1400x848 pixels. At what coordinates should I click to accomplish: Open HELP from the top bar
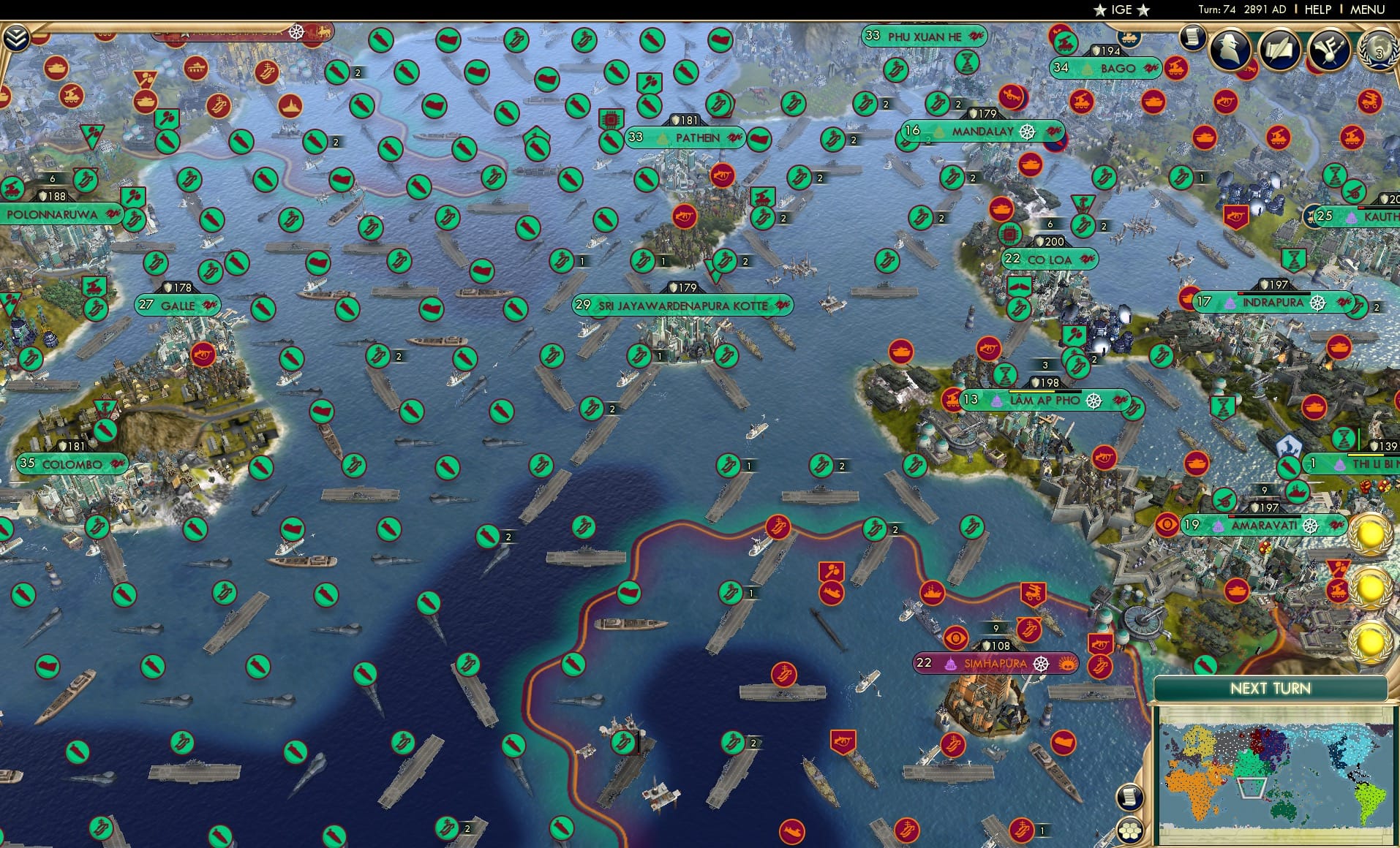(1317, 10)
